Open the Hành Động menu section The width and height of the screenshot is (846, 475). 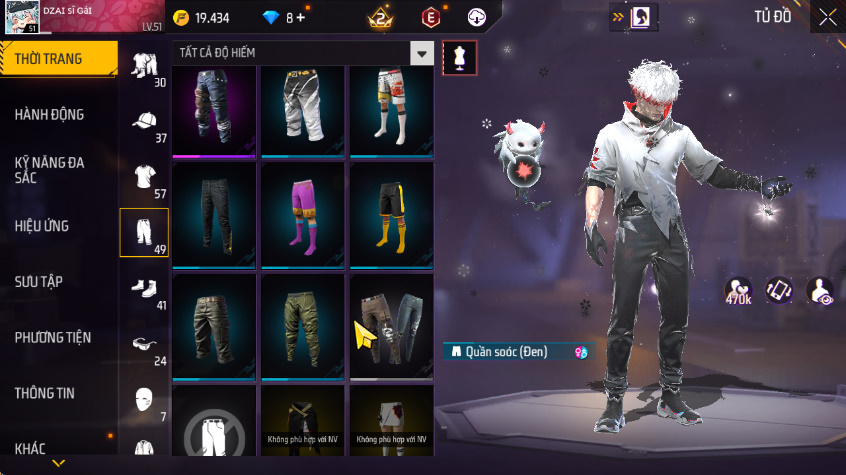click(x=50, y=115)
